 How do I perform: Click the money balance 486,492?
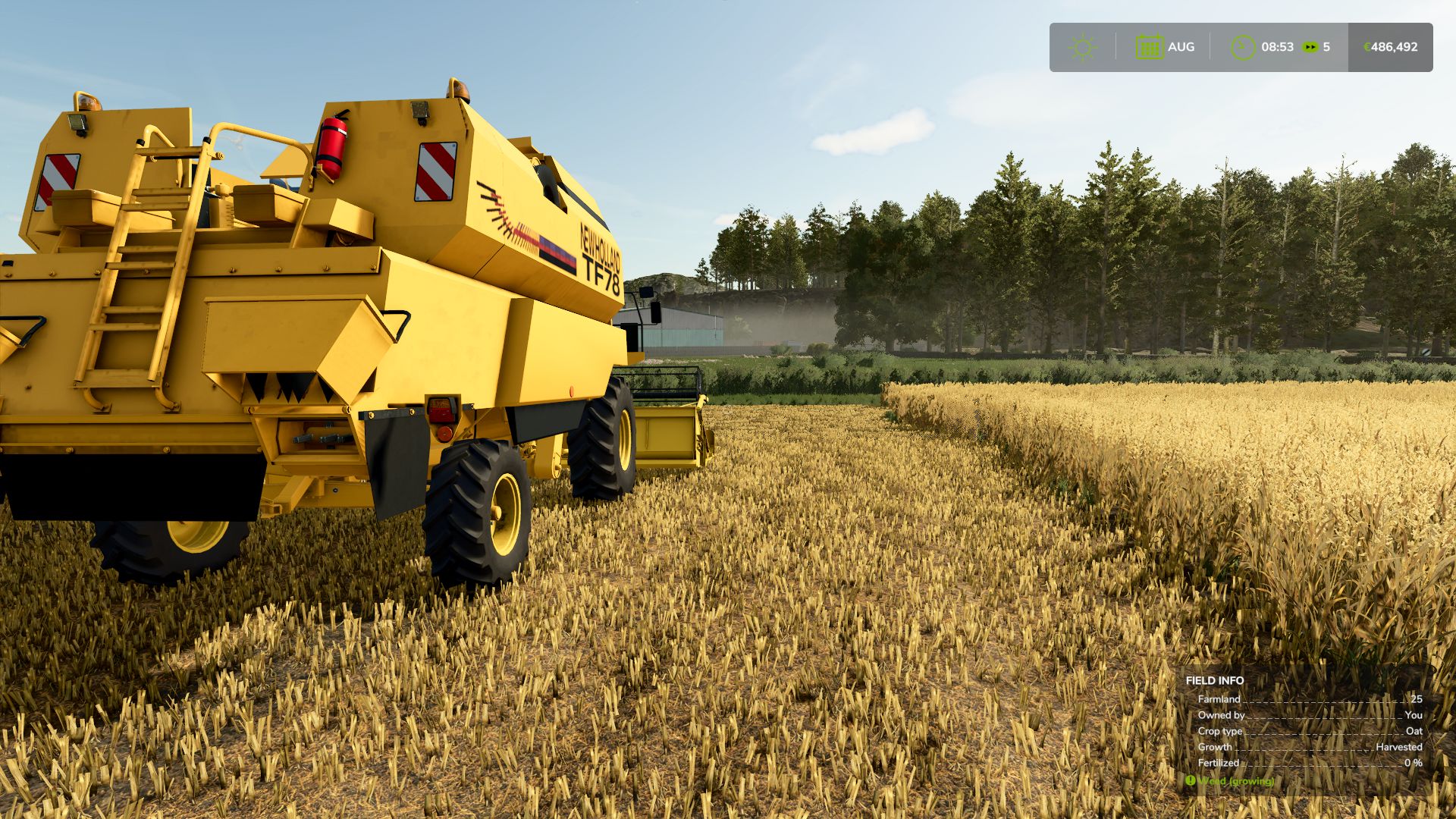(x=1394, y=46)
